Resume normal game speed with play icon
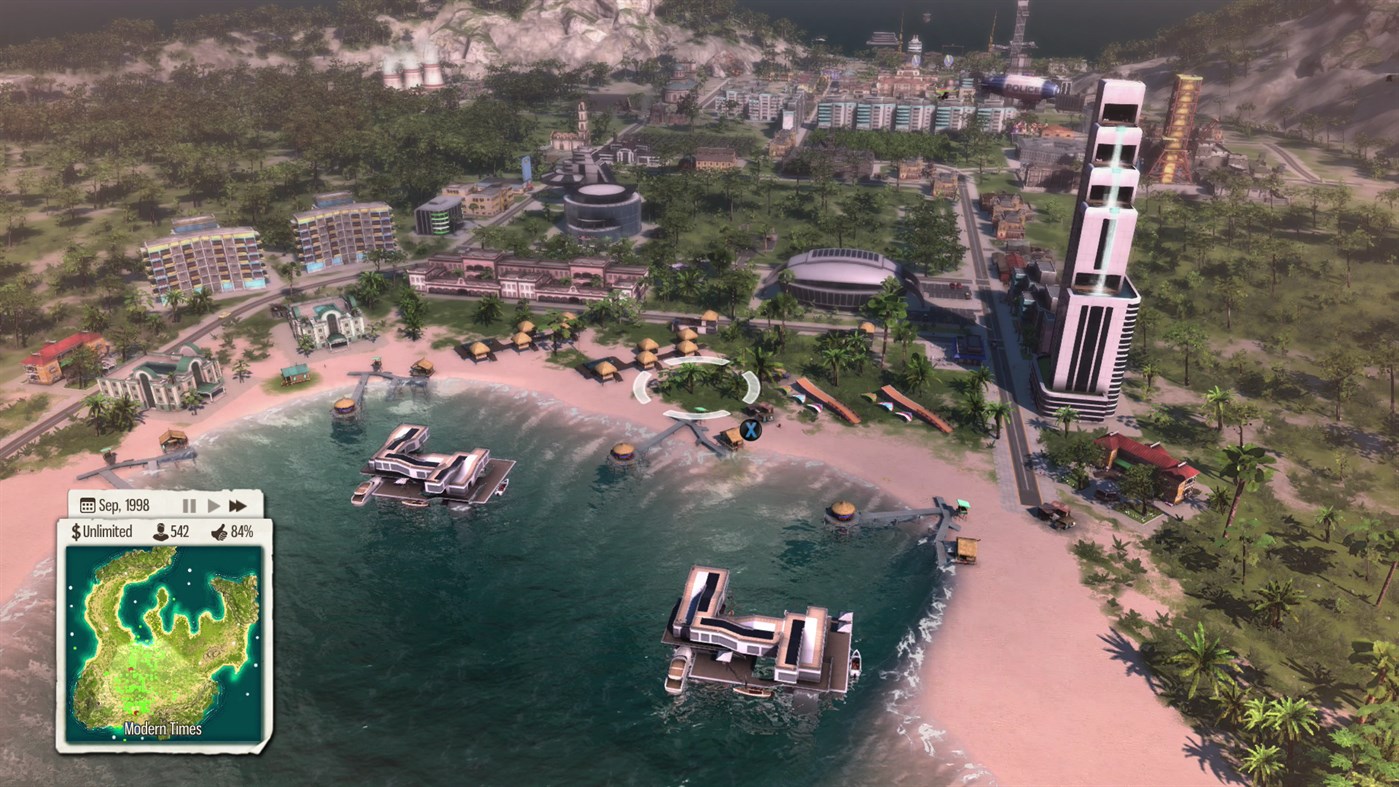Screen dimensions: 1399x787 click(212, 505)
